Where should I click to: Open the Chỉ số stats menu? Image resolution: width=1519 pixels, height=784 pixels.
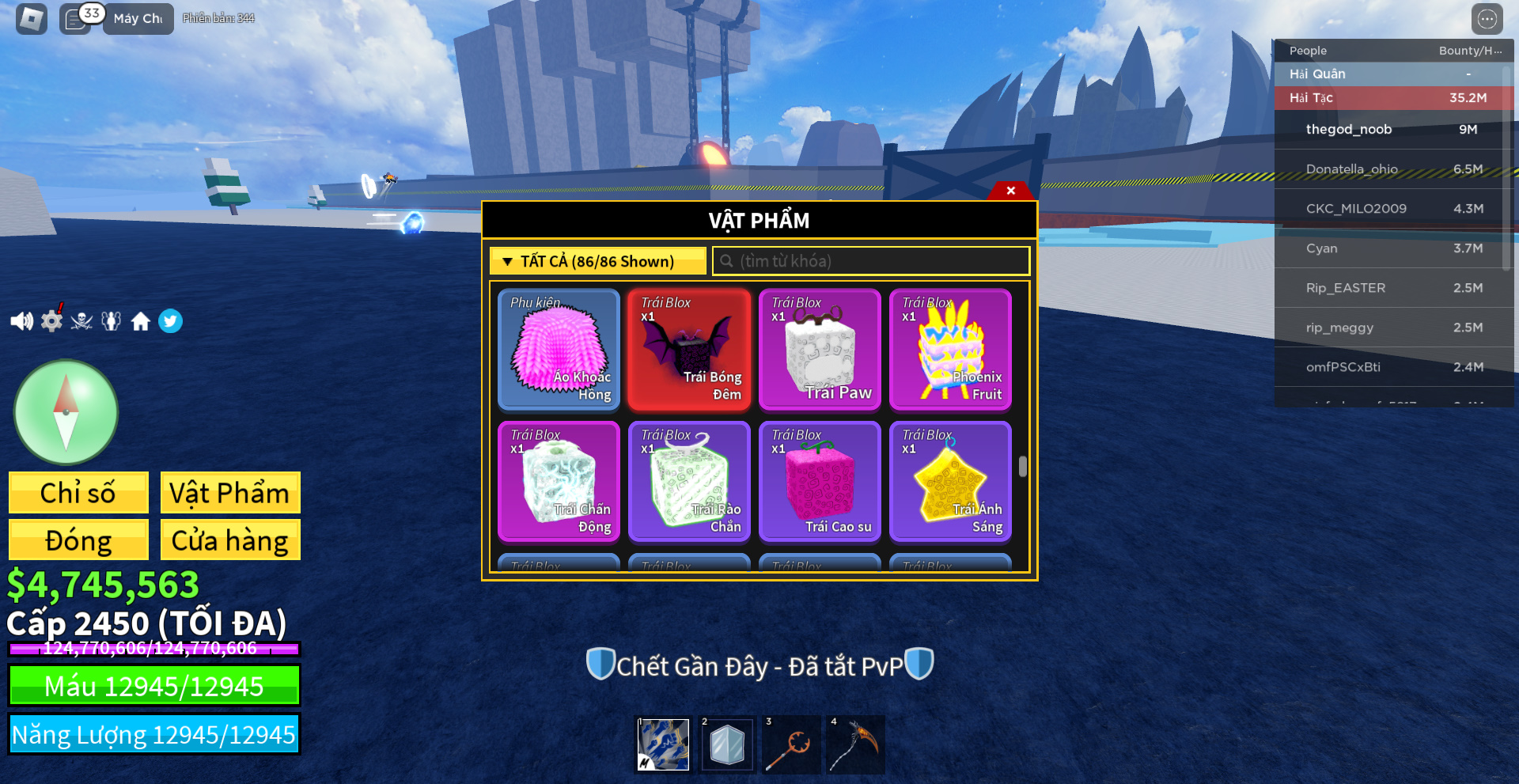pos(78,493)
